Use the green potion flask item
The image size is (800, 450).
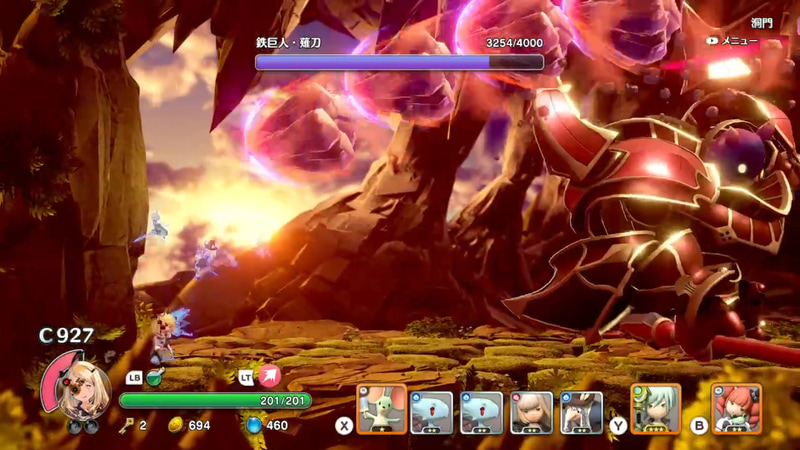coord(155,377)
